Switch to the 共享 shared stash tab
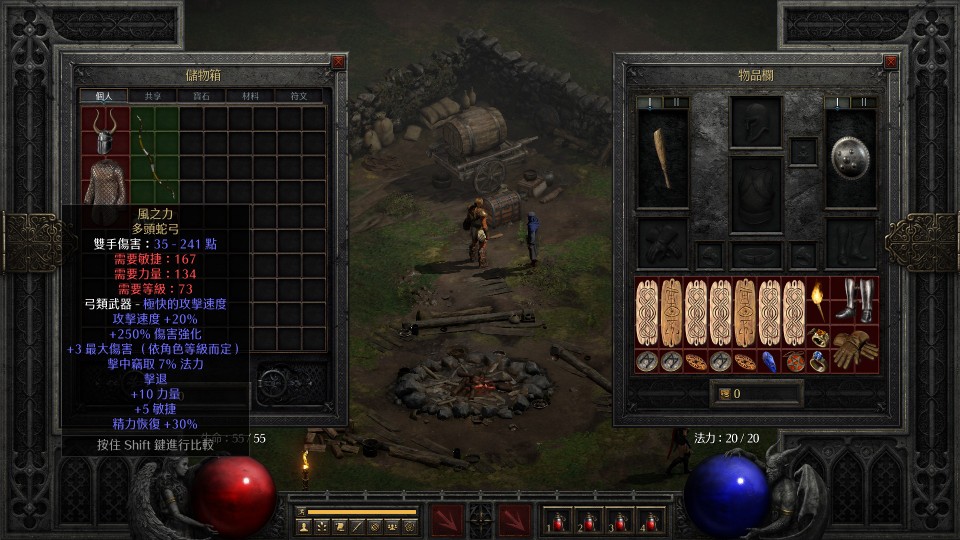This screenshot has height=540, width=960. 153,96
